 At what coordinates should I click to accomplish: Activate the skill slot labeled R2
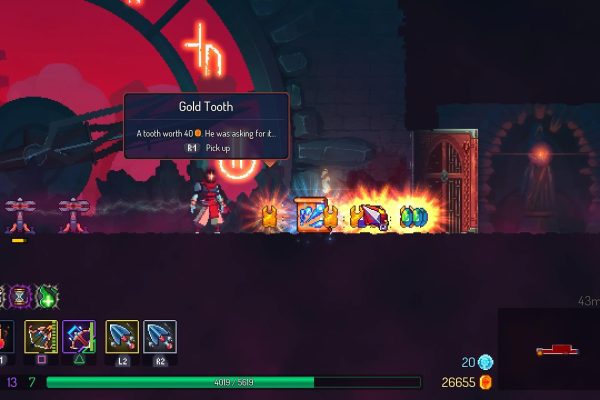coord(160,337)
